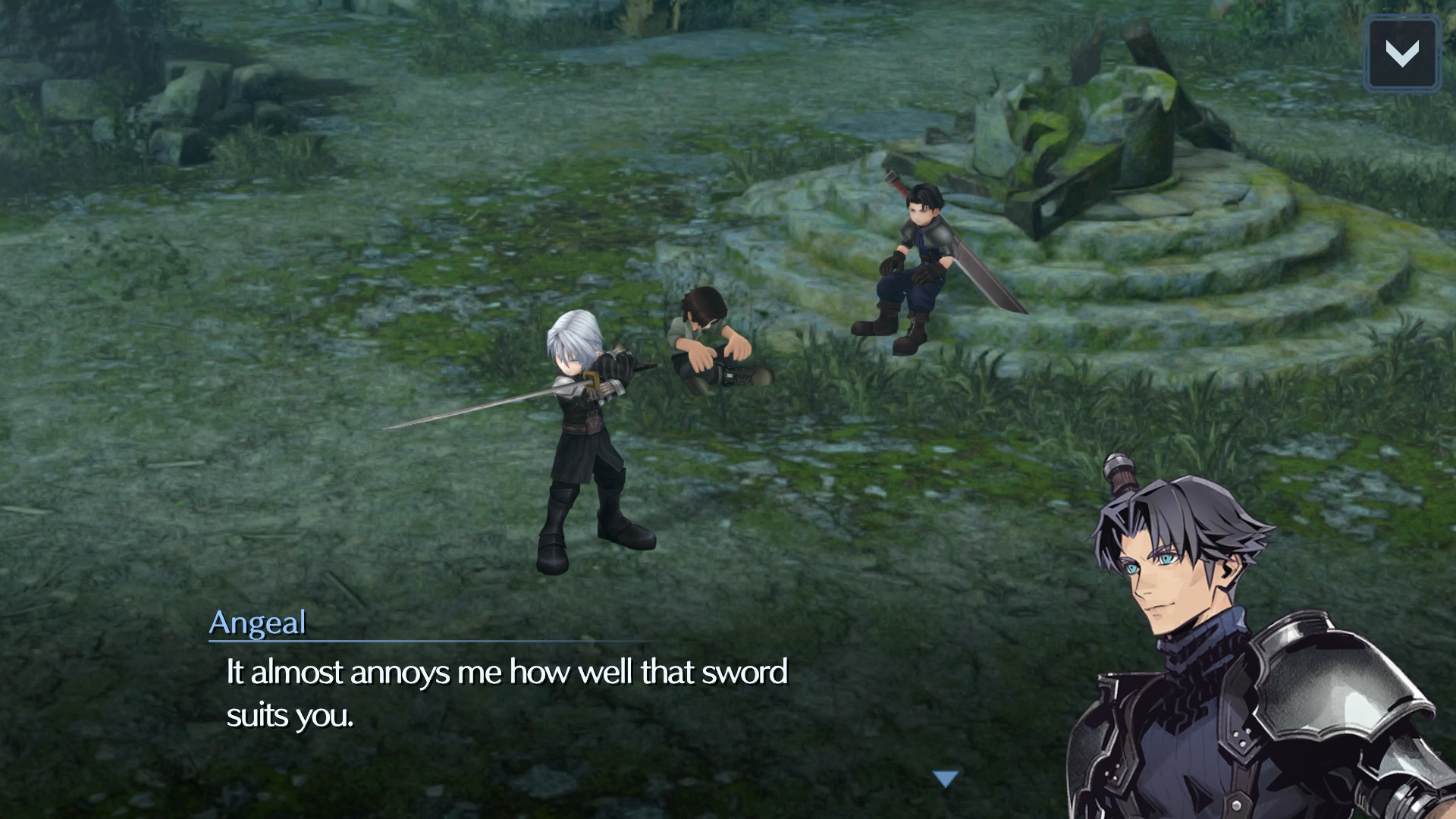Open the chevron dropdown menu button

point(1402,55)
